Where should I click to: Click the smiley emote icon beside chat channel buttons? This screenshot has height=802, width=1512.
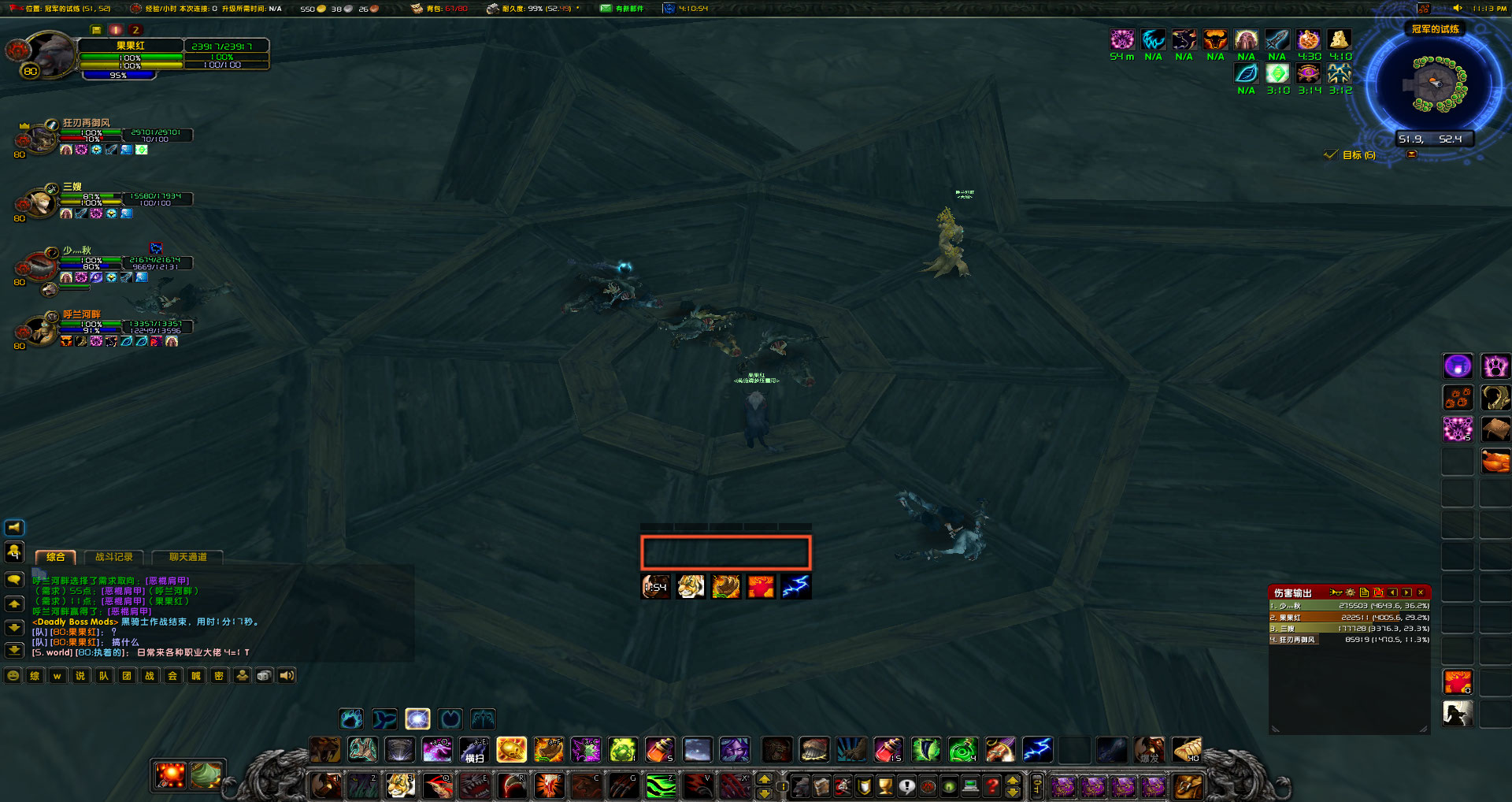click(x=13, y=675)
